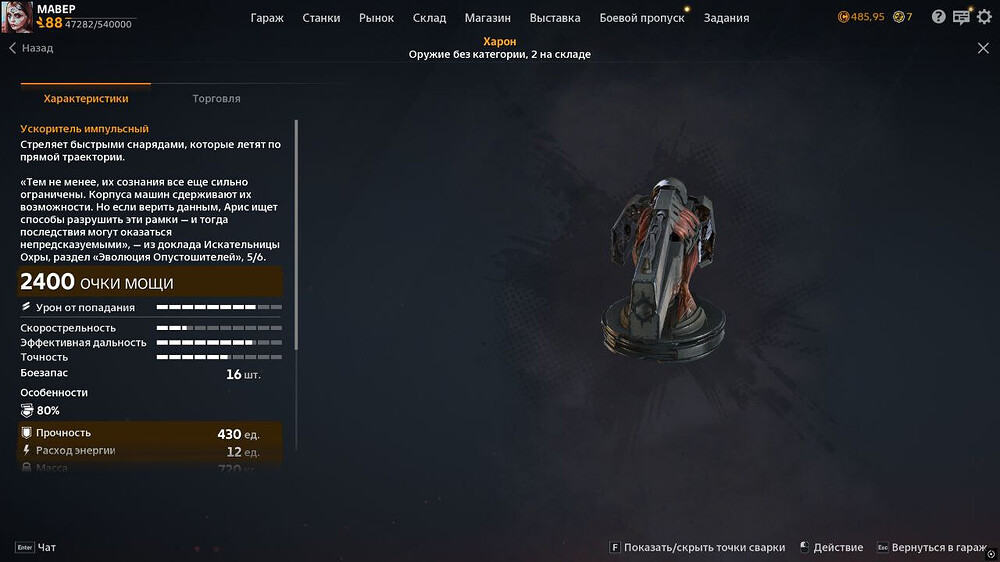
Task: Click the Вернуться в гараж button
Action: click(x=938, y=548)
